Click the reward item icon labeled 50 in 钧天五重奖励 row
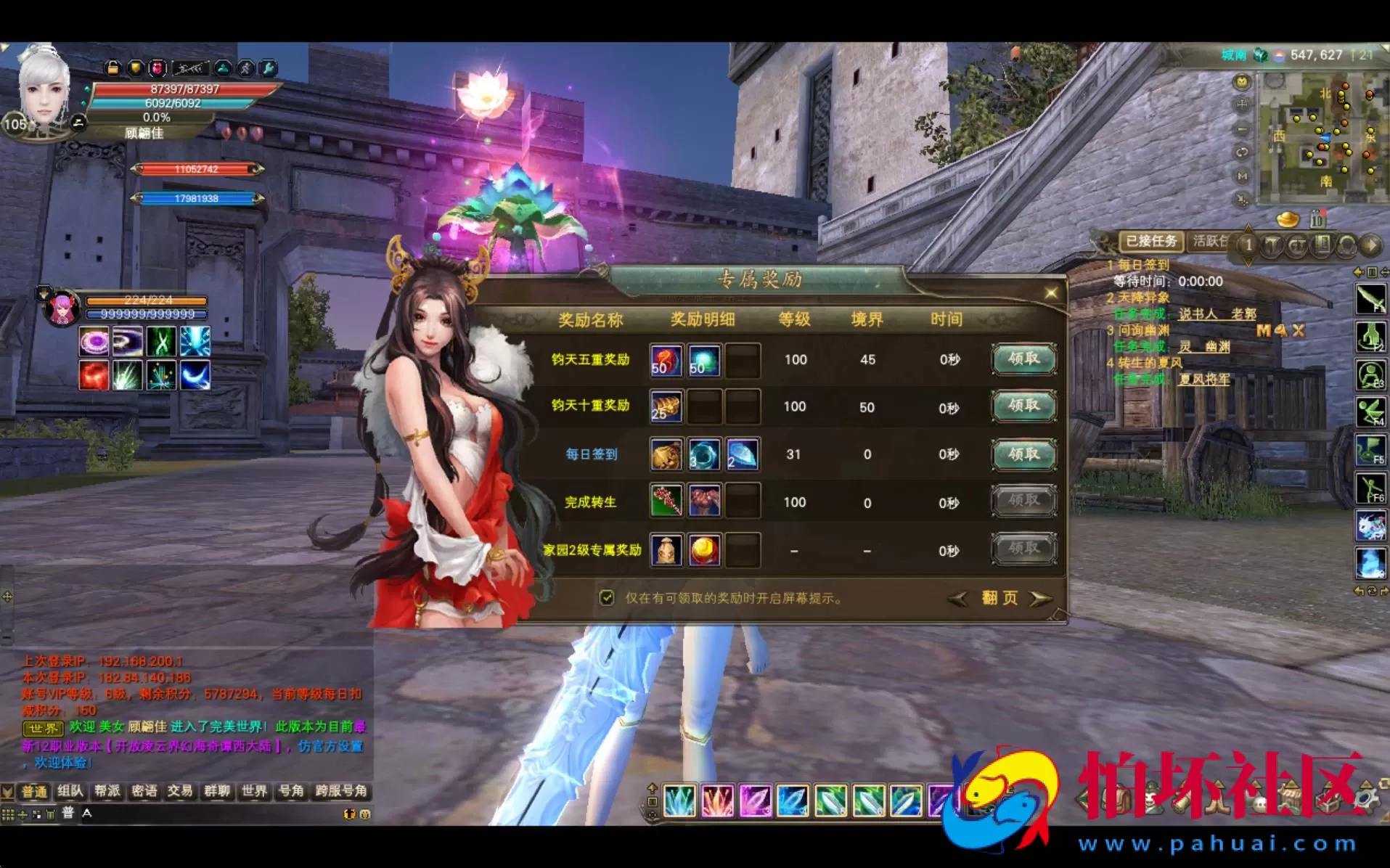The height and width of the screenshot is (868, 1390). 666,360
